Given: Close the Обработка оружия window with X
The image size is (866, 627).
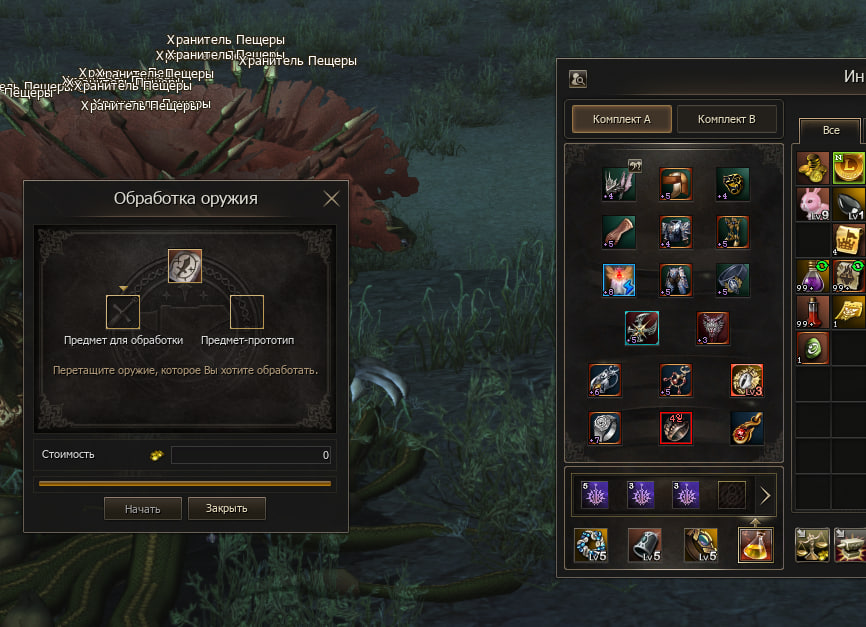Looking at the screenshot, I should [332, 198].
